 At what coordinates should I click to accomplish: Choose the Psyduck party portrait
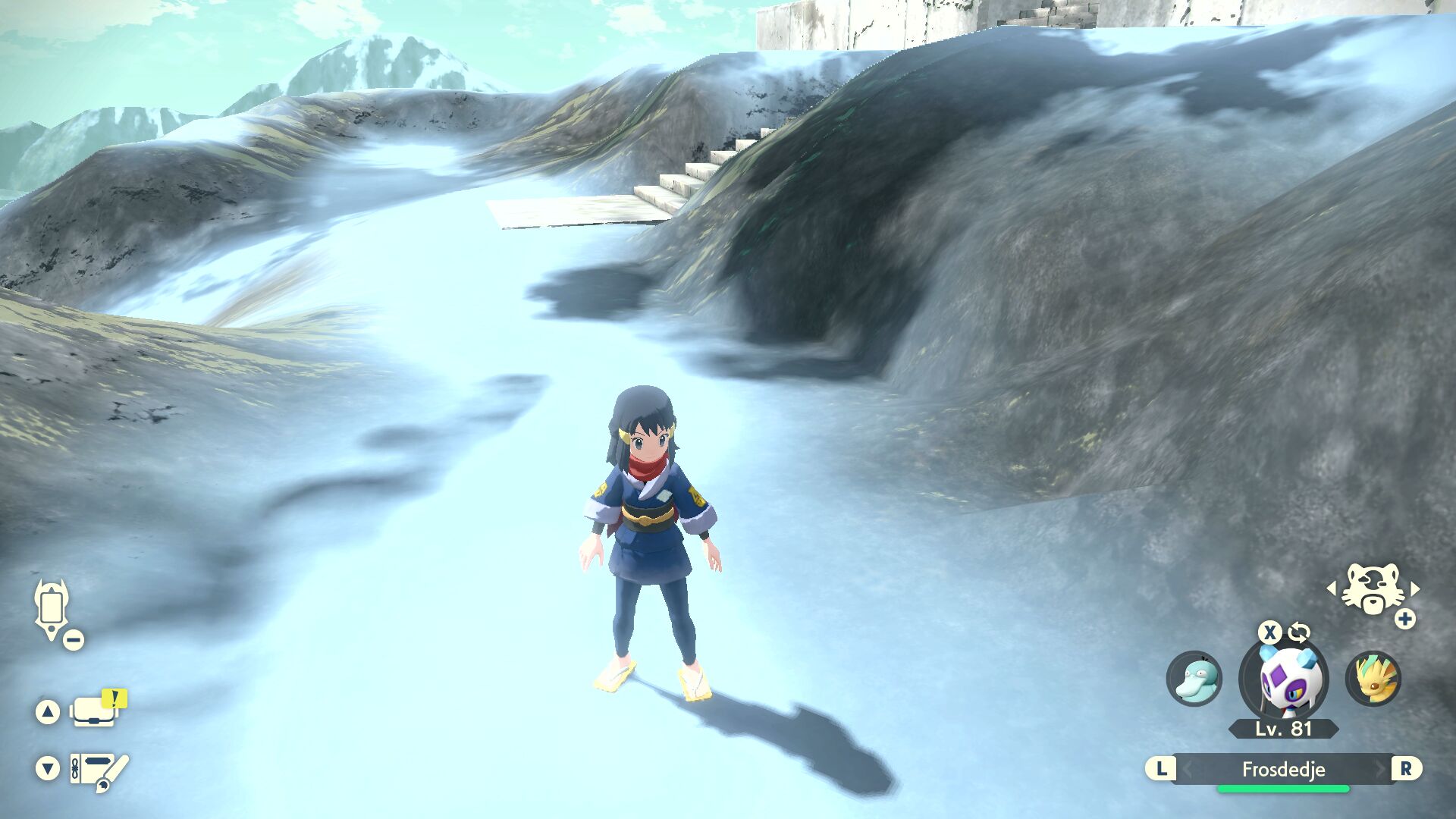1194,679
